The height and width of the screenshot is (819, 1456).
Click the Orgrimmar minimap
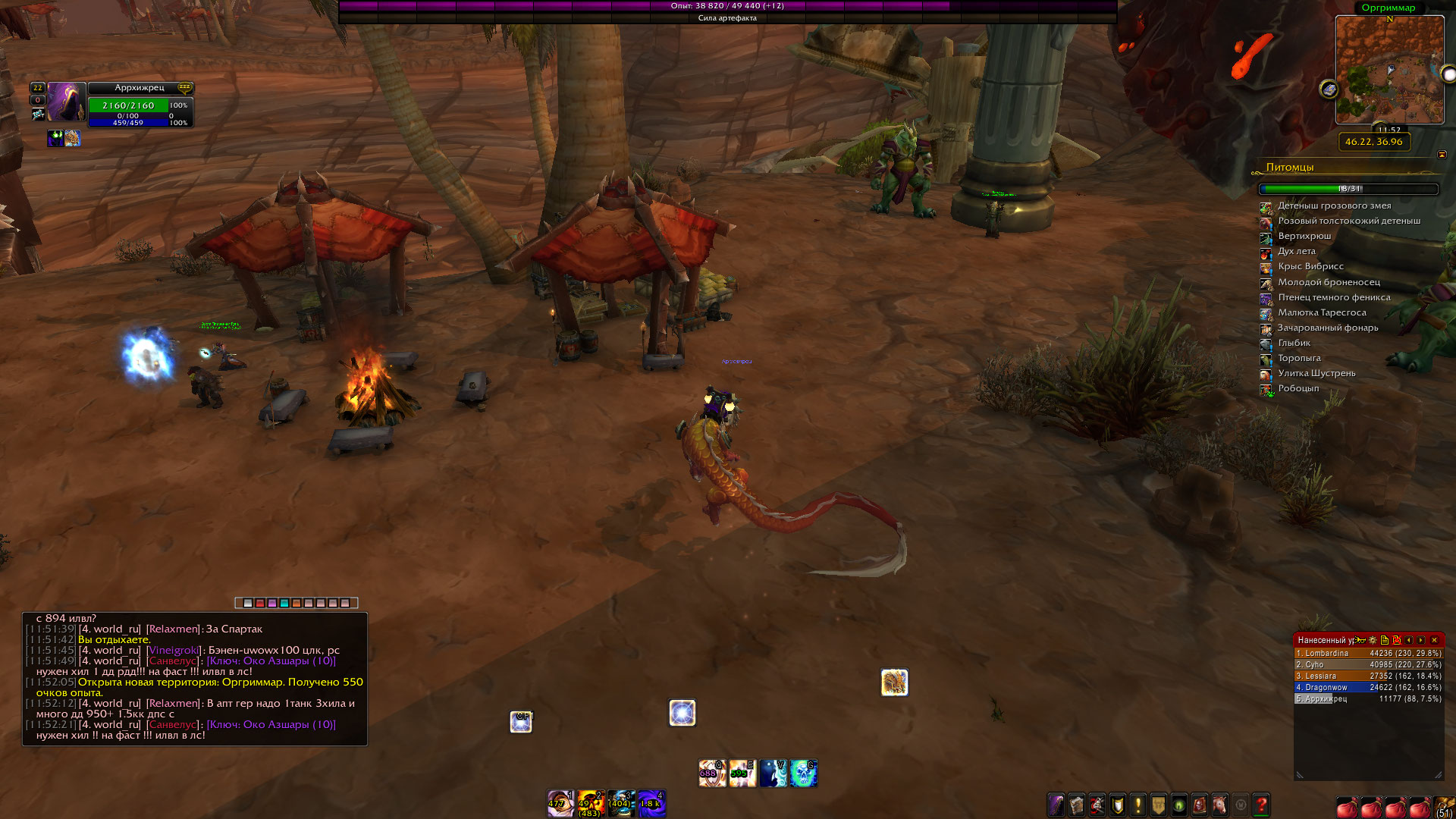point(1389,70)
